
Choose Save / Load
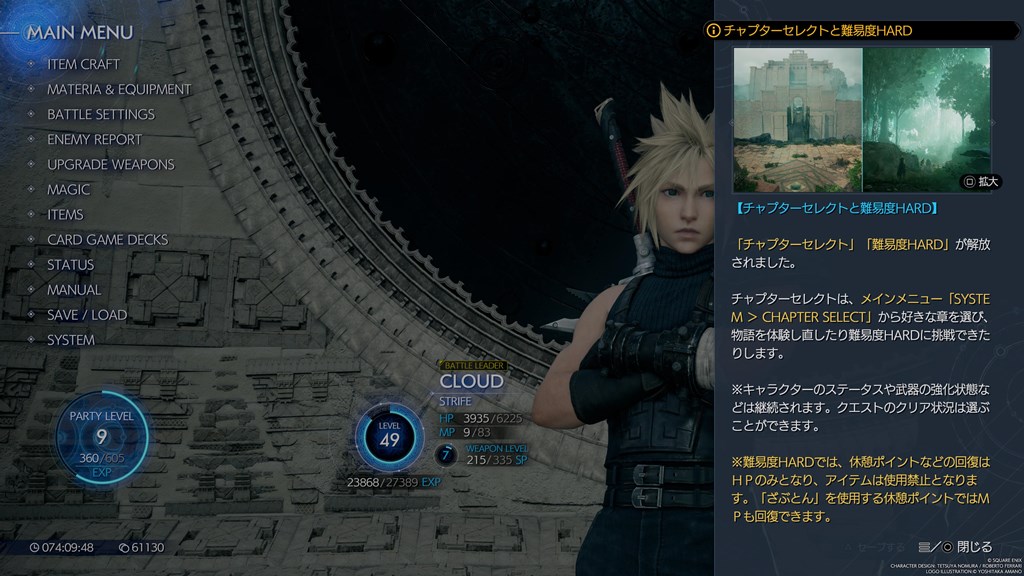click(86, 314)
